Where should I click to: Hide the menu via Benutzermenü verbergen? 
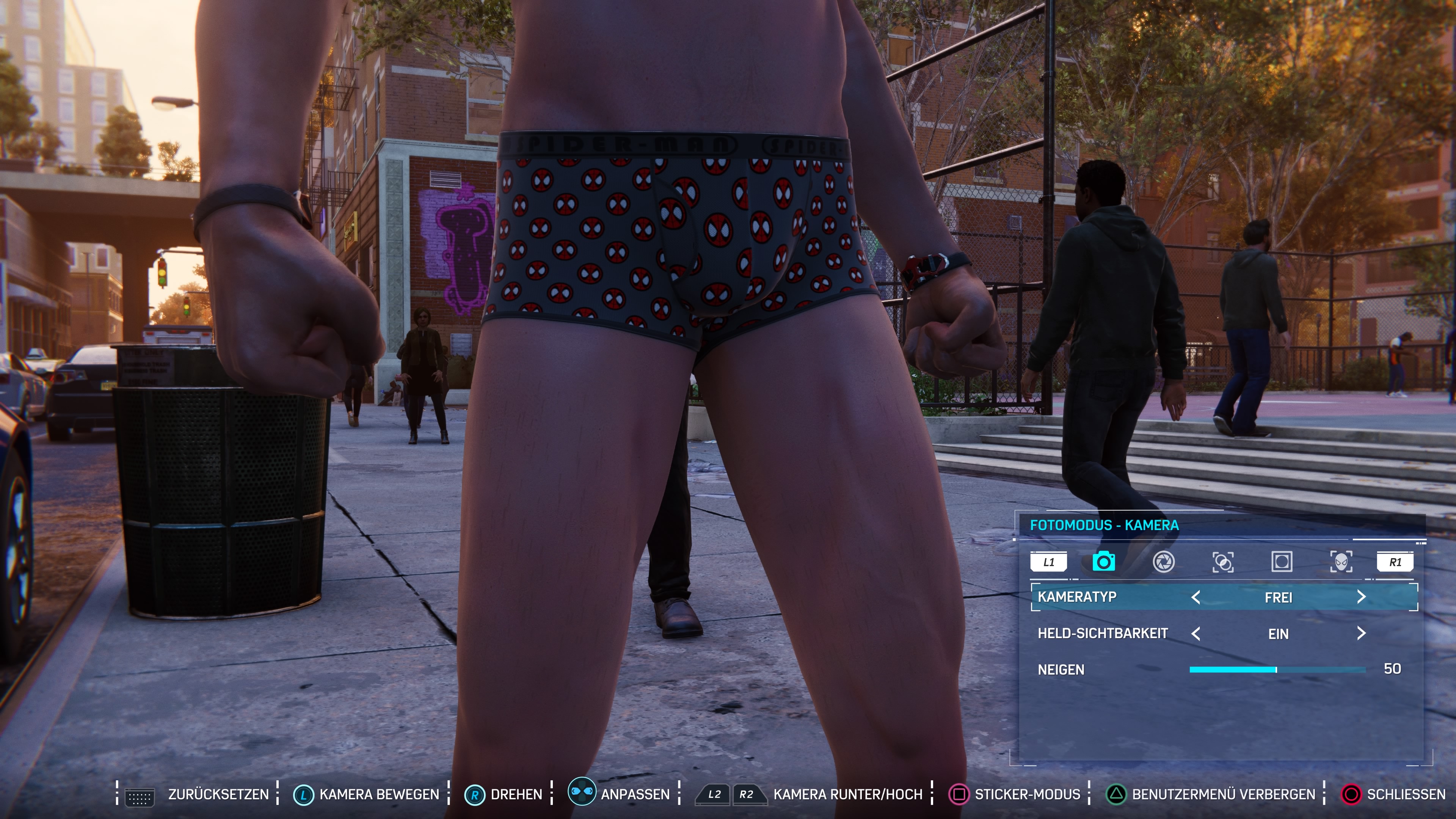[x=1223, y=795]
